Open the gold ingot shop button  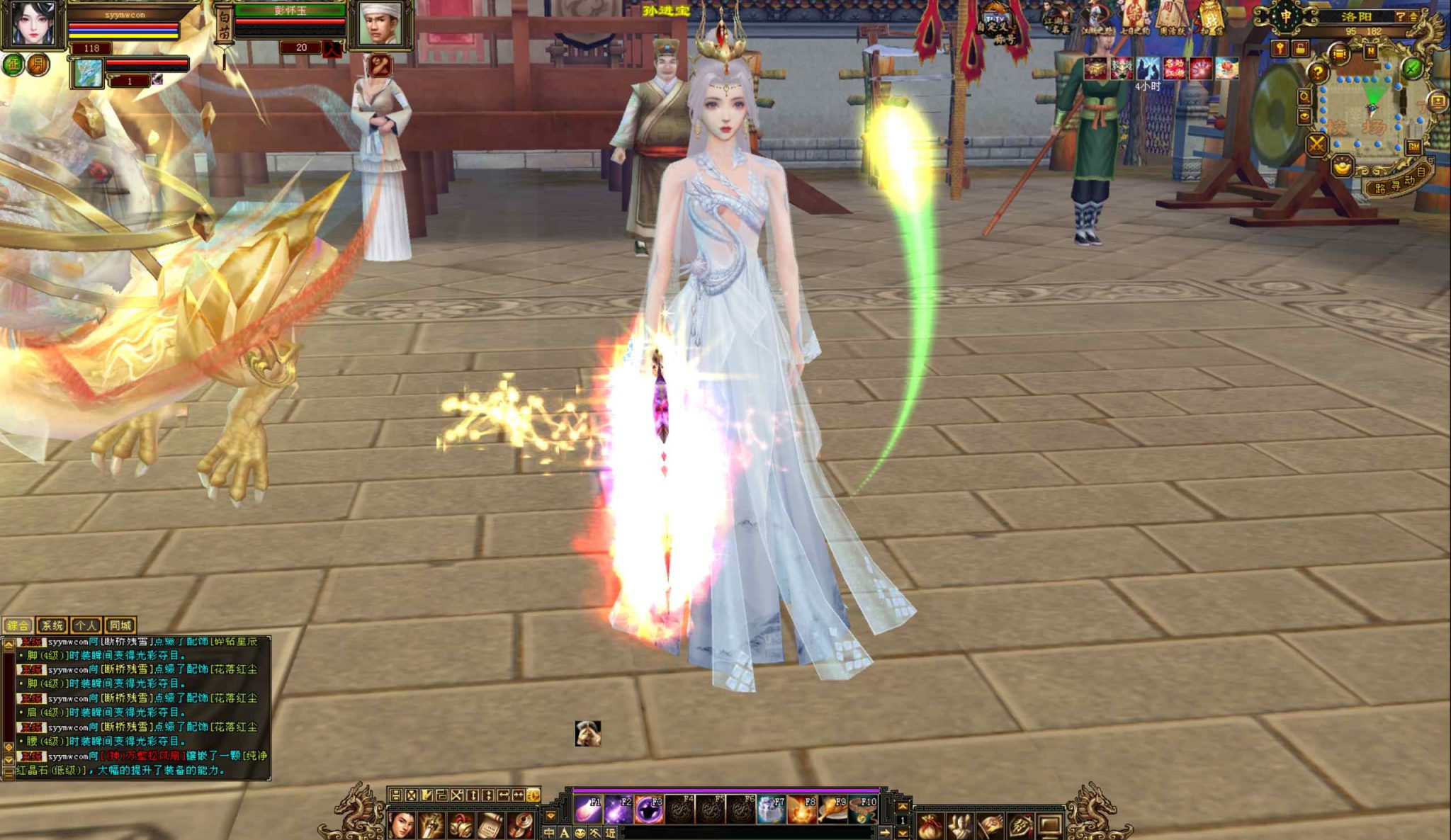[1342, 167]
